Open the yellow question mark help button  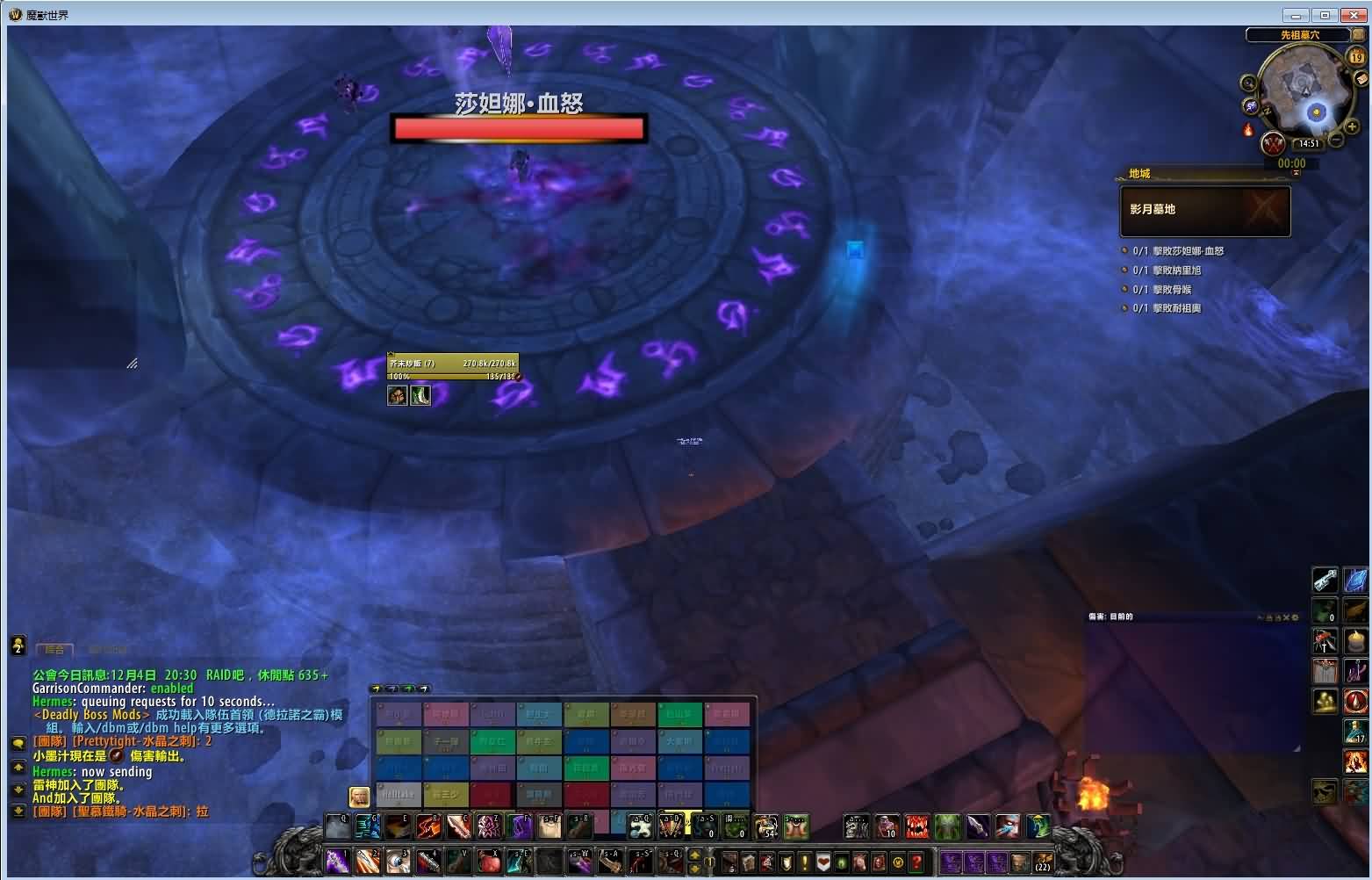pos(917,862)
